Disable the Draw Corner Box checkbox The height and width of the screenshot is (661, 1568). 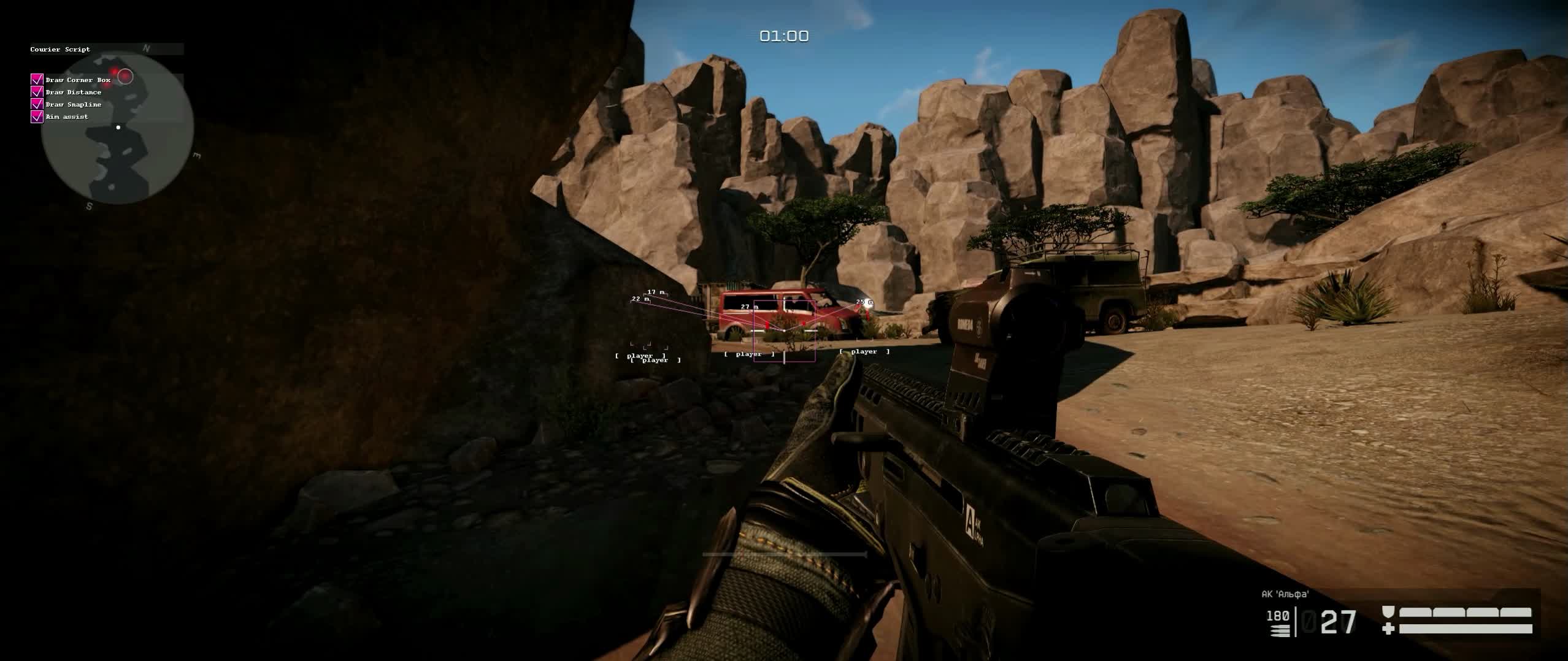[36, 80]
